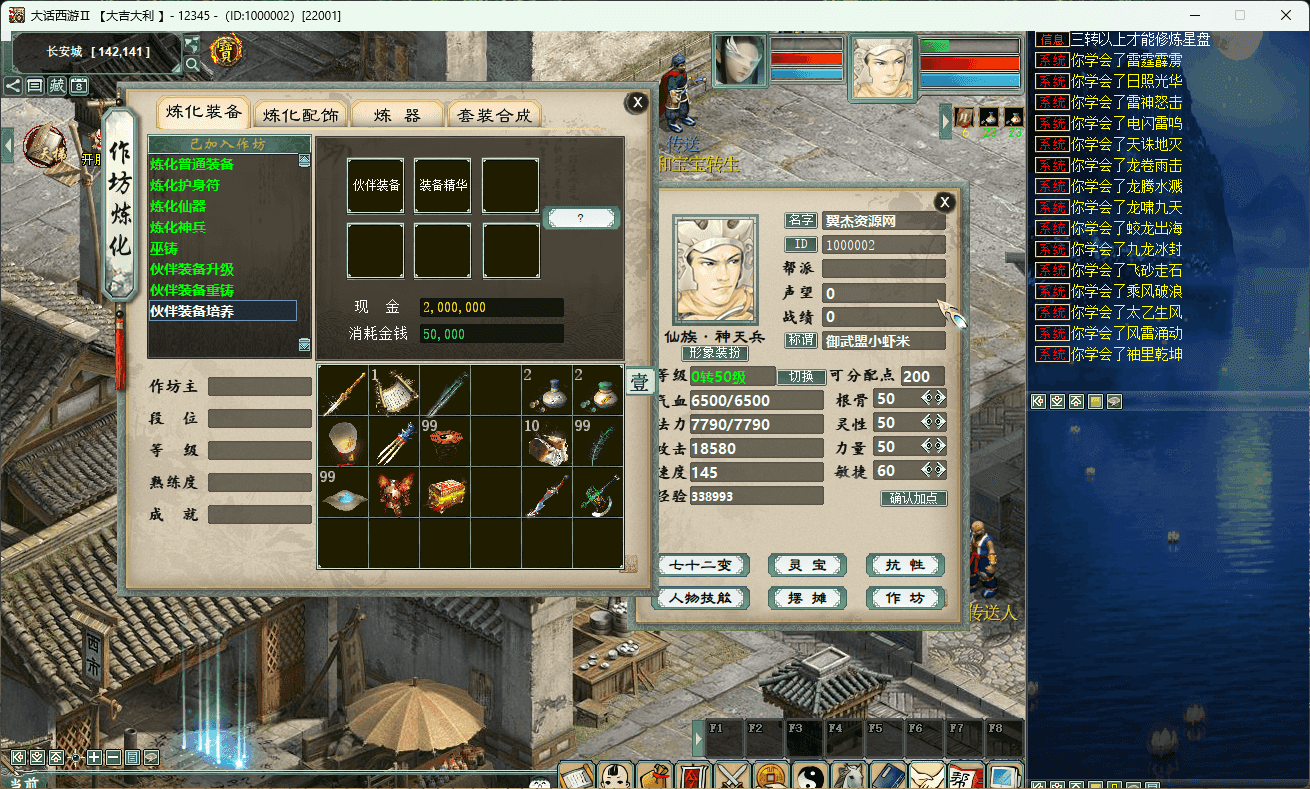Viewport: 1310px width, 789px height.
Task: Pick 炼化仙器 in the workshop list
Action: pos(178,206)
